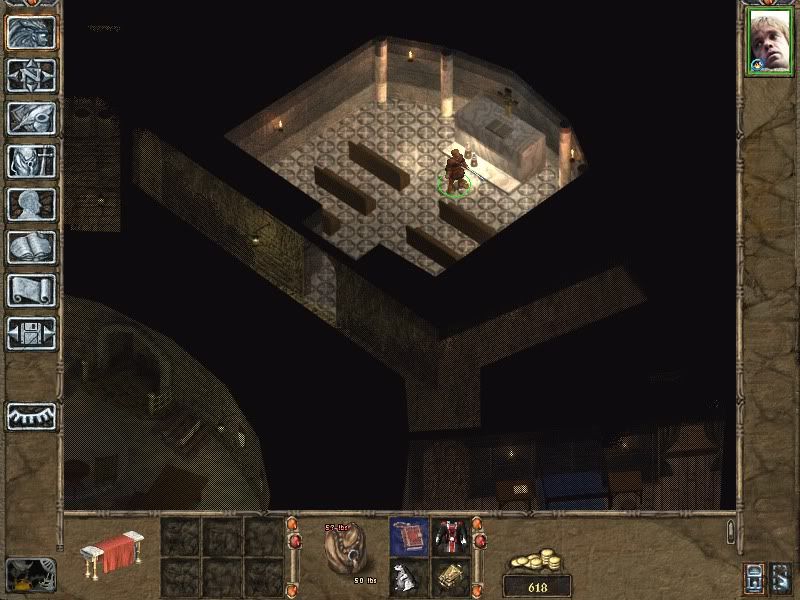Click the top sidebar face button
This screenshot has width=800, height=600.
31,31
